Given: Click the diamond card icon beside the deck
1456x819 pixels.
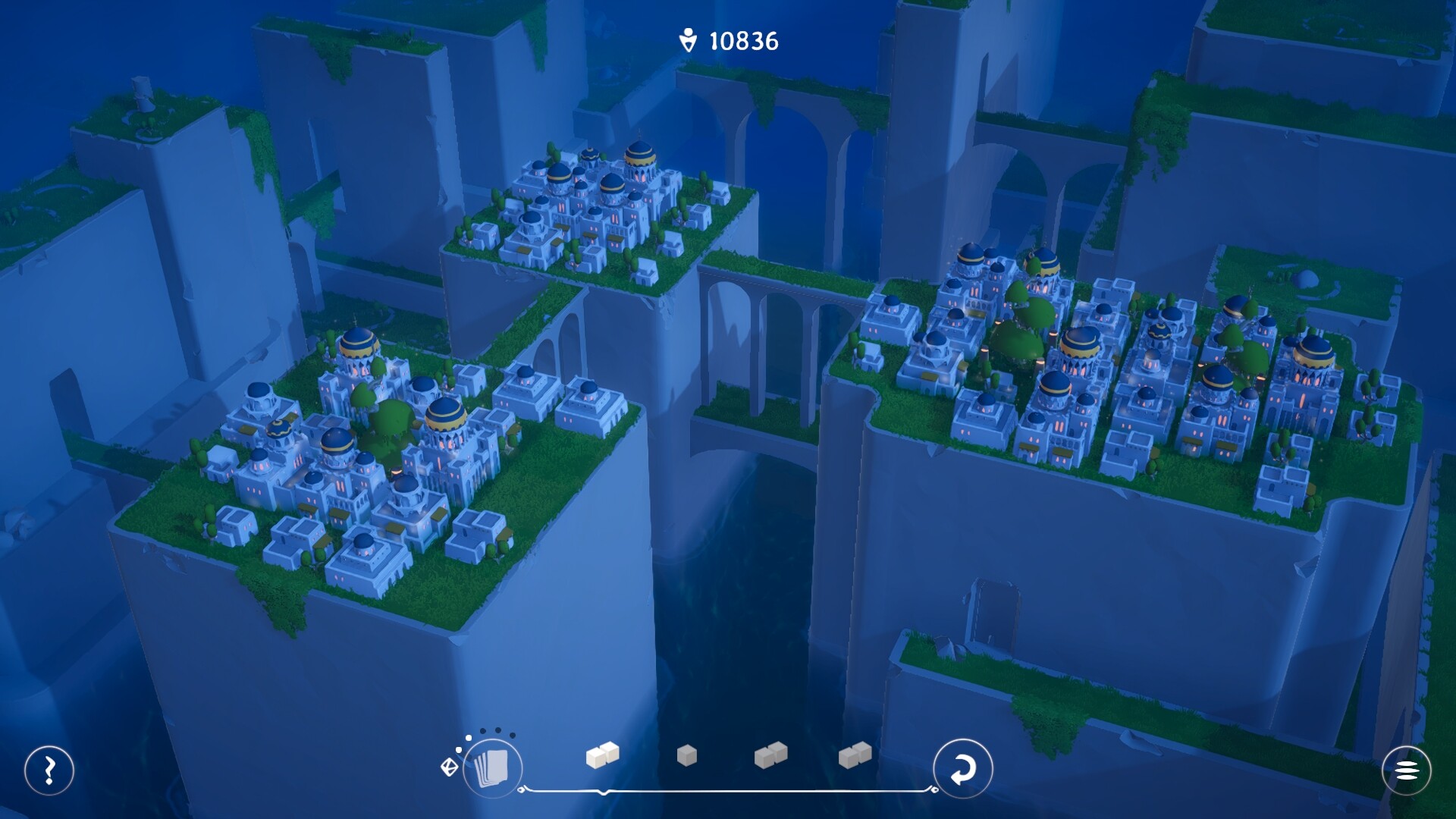Looking at the screenshot, I should pos(449,767).
